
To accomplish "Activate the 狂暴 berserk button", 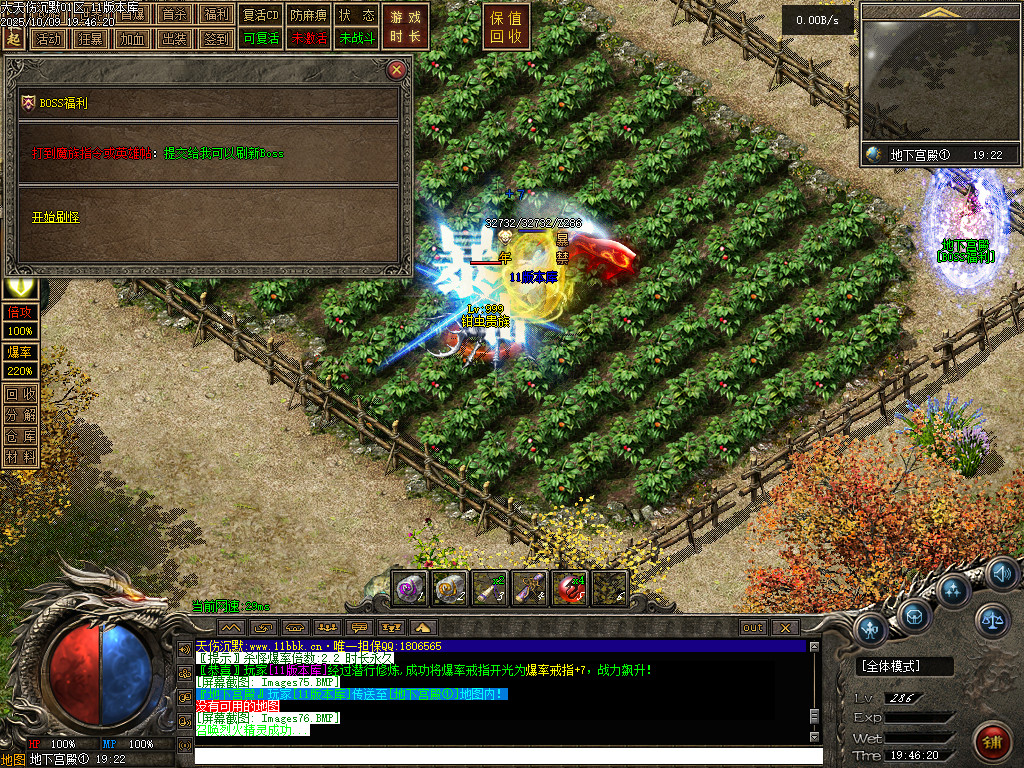I will coord(89,39).
